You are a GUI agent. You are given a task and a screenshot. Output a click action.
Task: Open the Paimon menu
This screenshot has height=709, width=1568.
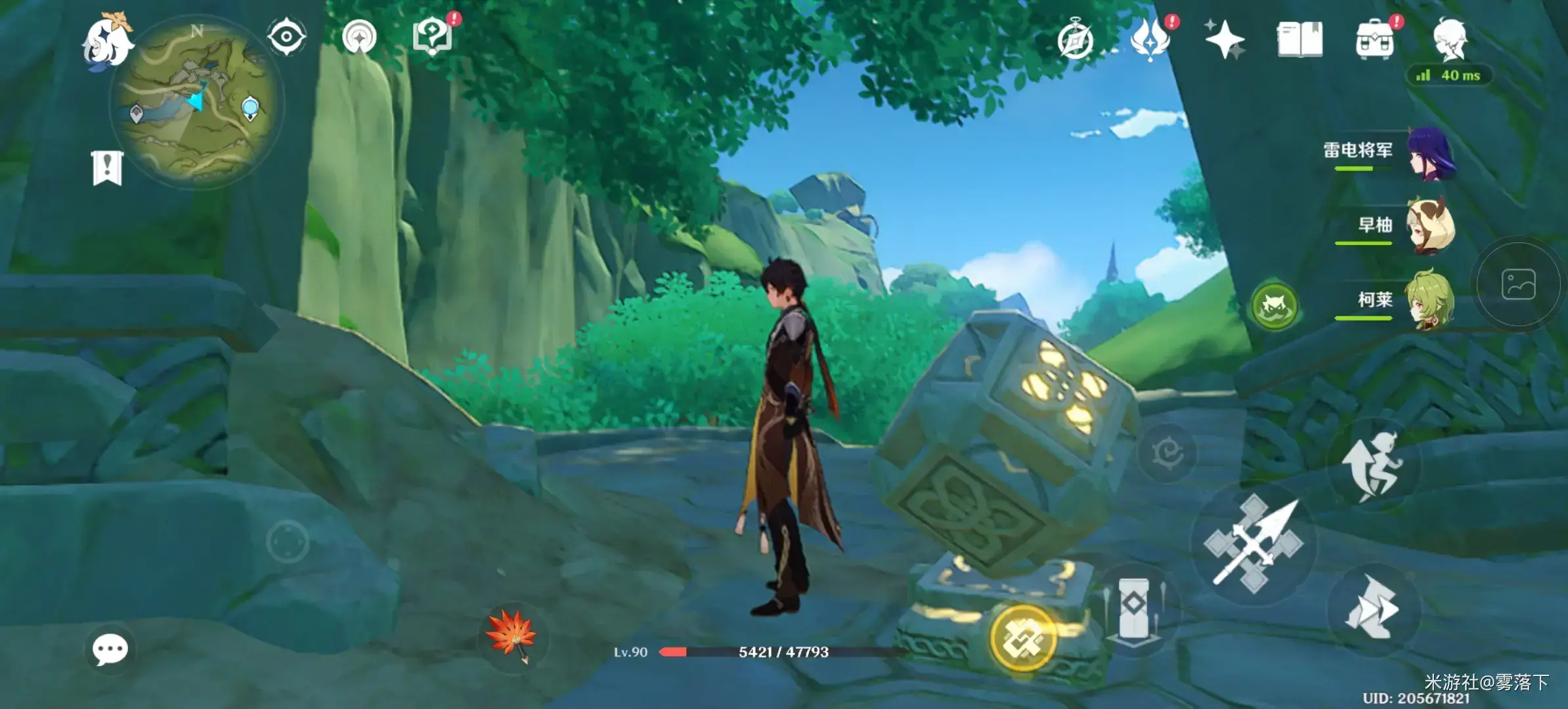pyautogui.click(x=107, y=41)
